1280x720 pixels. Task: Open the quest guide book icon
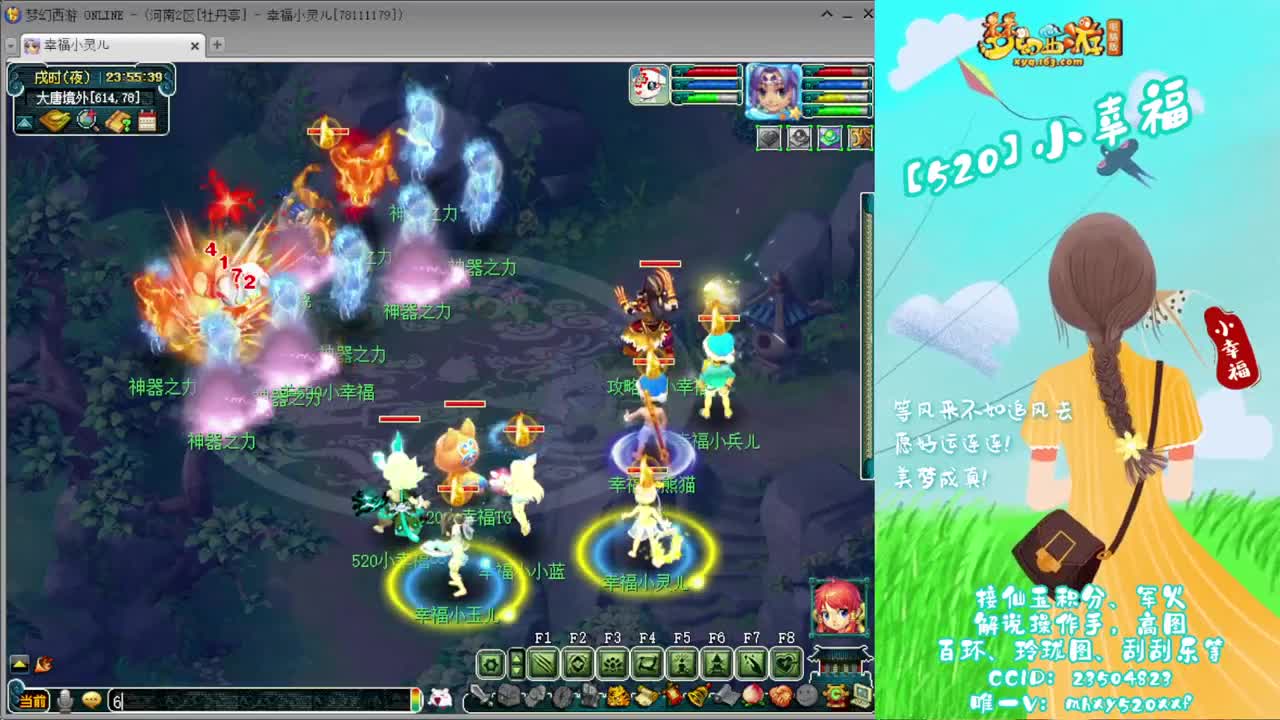(x=117, y=120)
